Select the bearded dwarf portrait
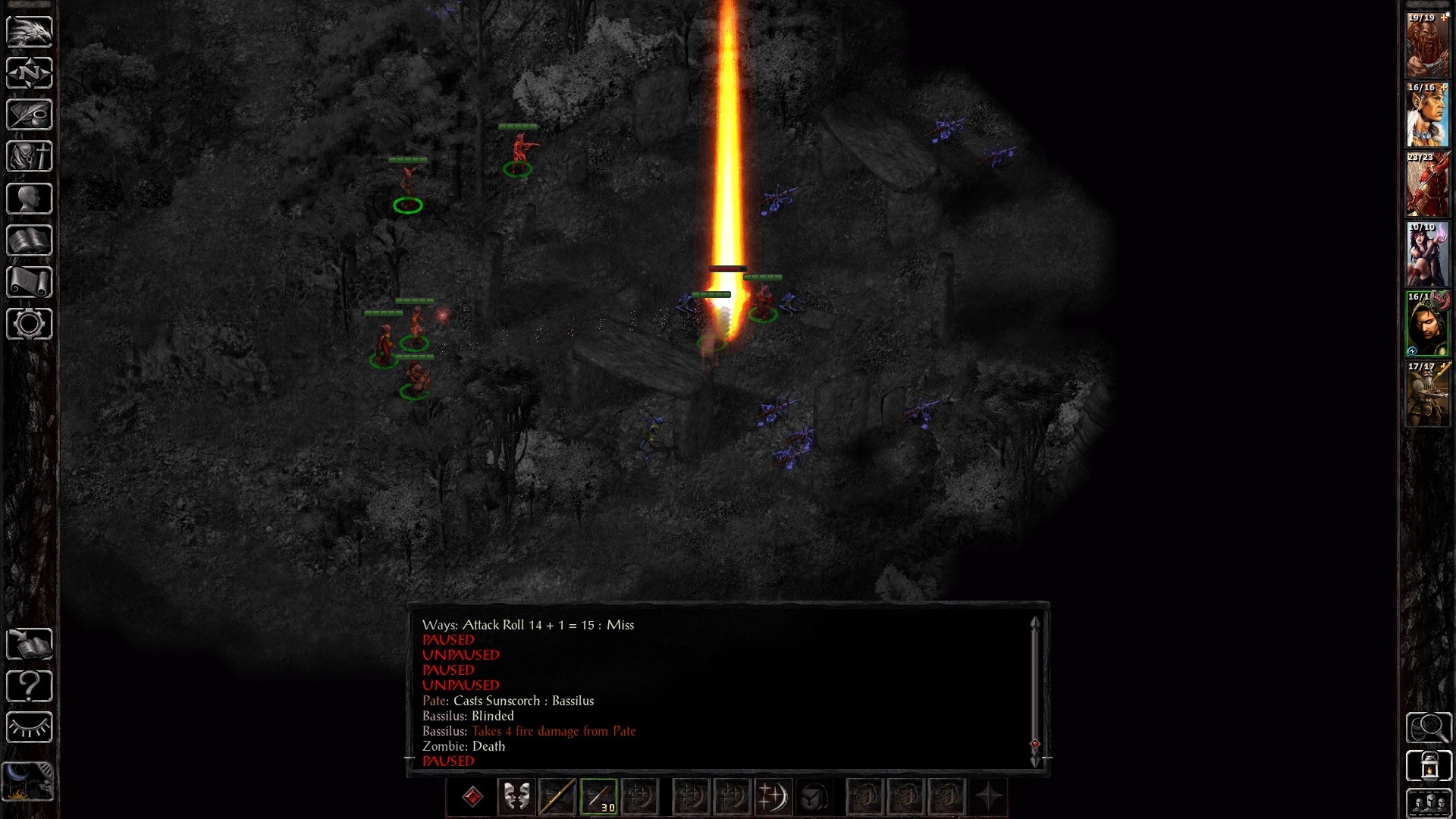Image resolution: width=1456 pixels, height=819 pixels. coord(1428,45)
